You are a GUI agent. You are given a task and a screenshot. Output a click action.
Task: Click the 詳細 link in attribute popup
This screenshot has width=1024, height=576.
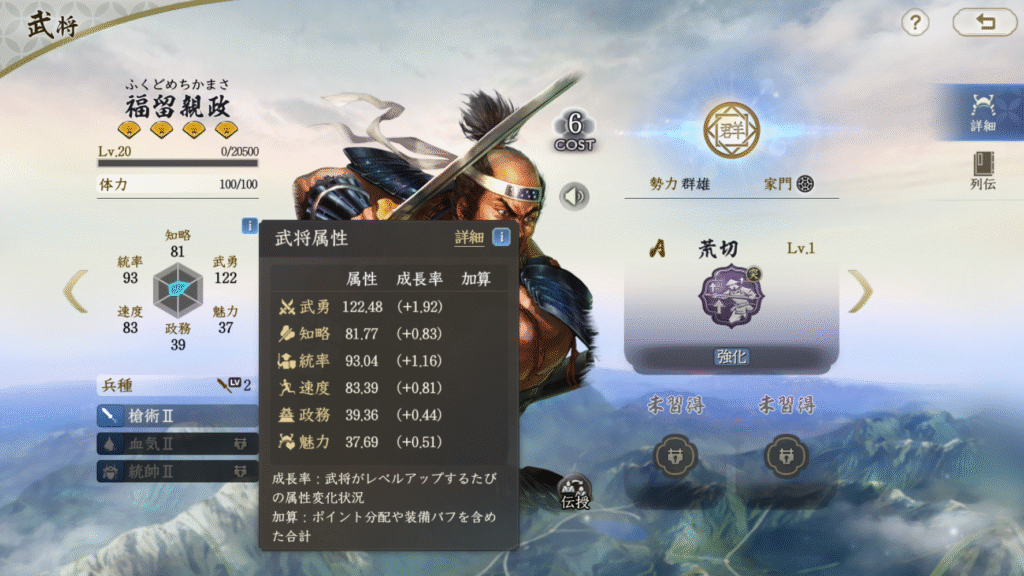(469, 238)
